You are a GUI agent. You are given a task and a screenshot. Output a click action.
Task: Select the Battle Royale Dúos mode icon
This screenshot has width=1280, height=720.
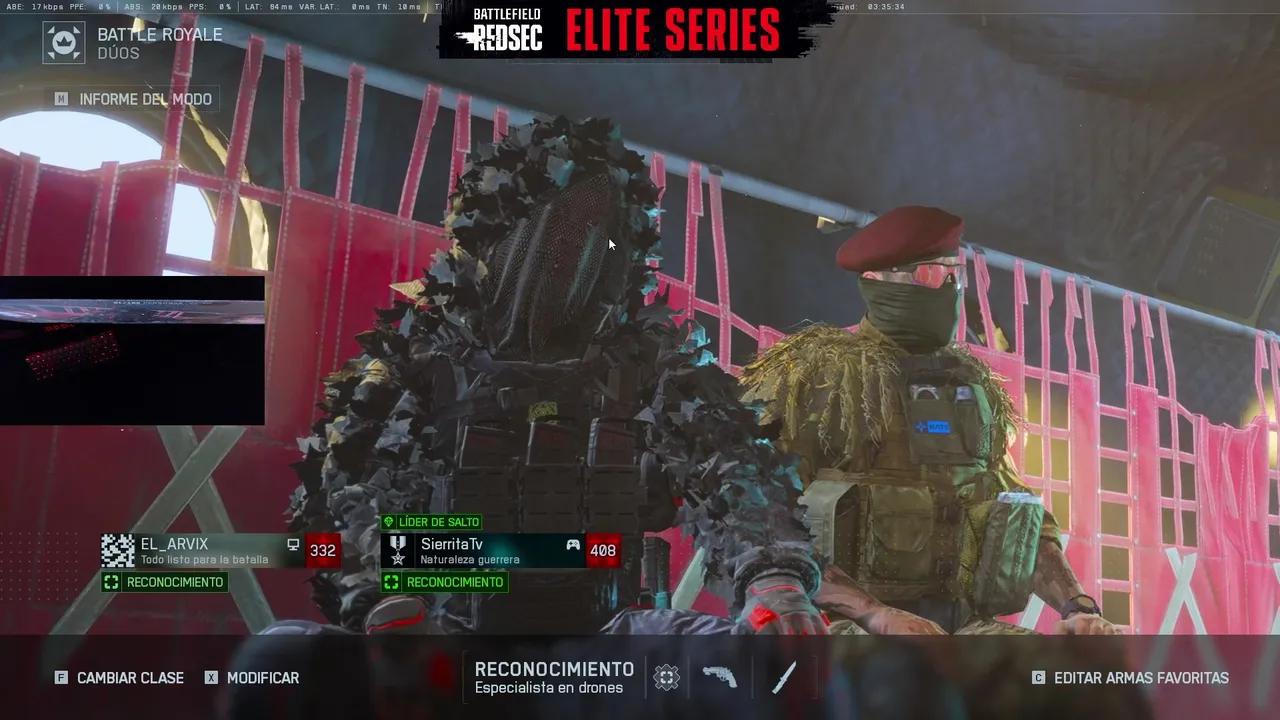coord(63,43)
